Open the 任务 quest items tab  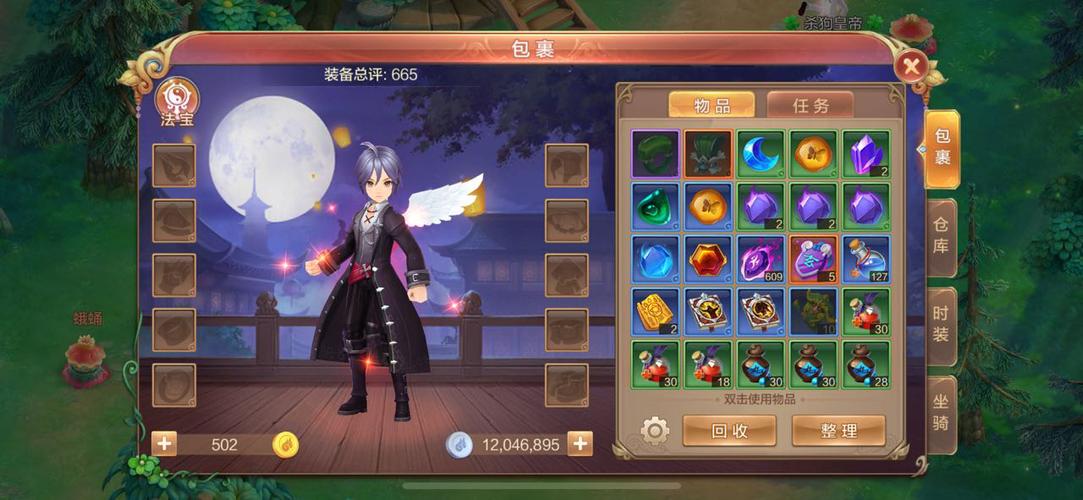(810, 105)
